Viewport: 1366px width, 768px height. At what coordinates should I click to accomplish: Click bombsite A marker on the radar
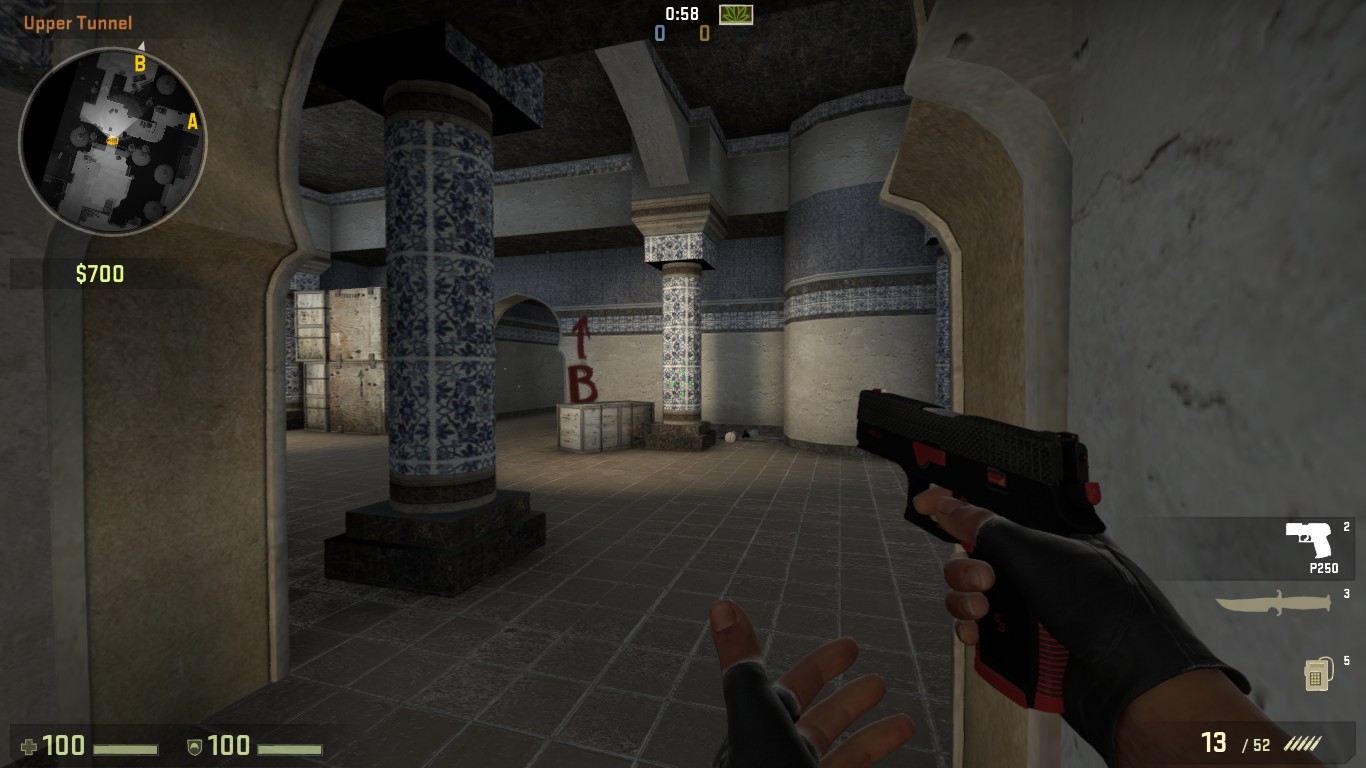click(191, 122)
